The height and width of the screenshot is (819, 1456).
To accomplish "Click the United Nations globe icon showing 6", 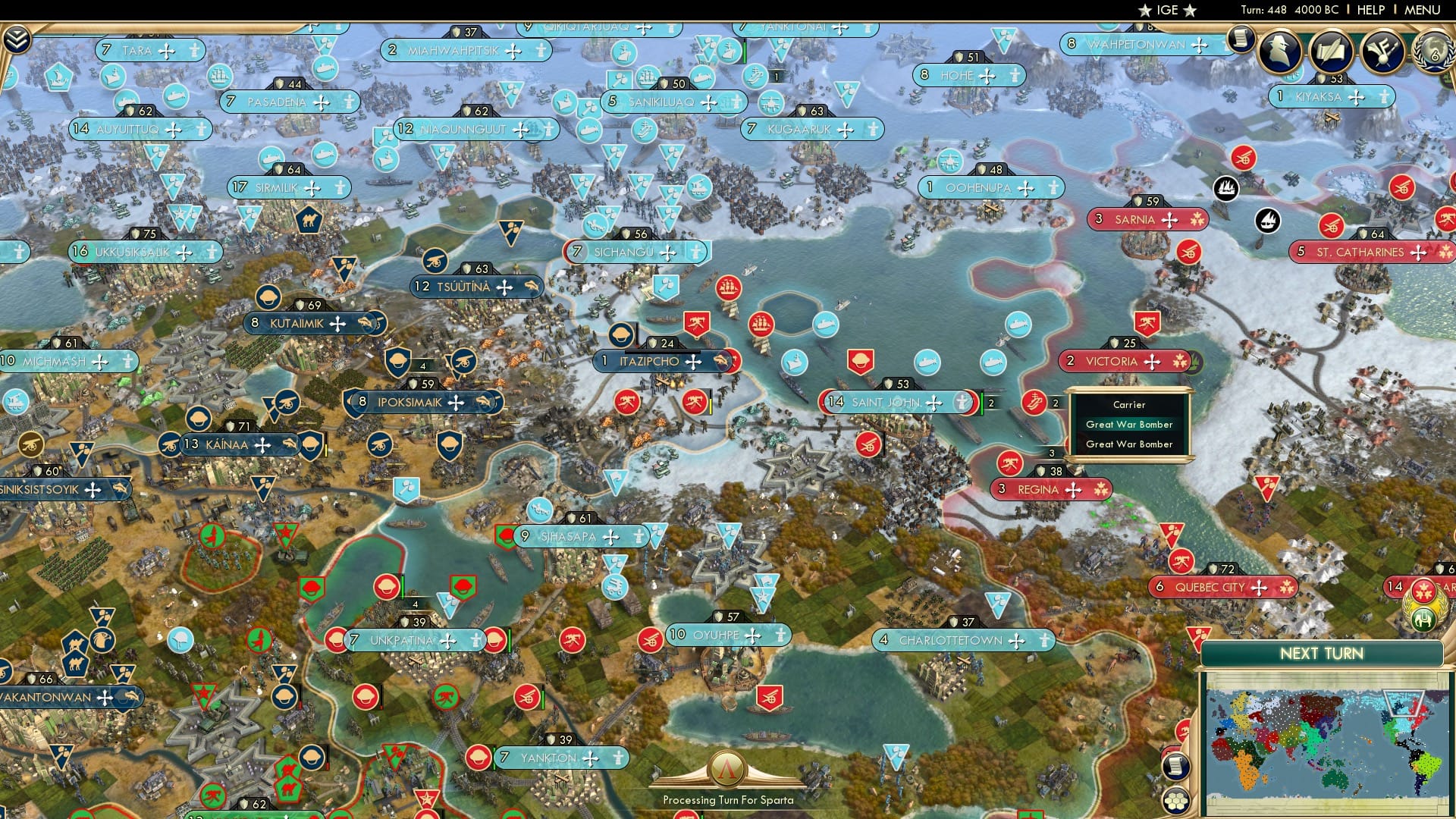I will [x=1436, y=53].
